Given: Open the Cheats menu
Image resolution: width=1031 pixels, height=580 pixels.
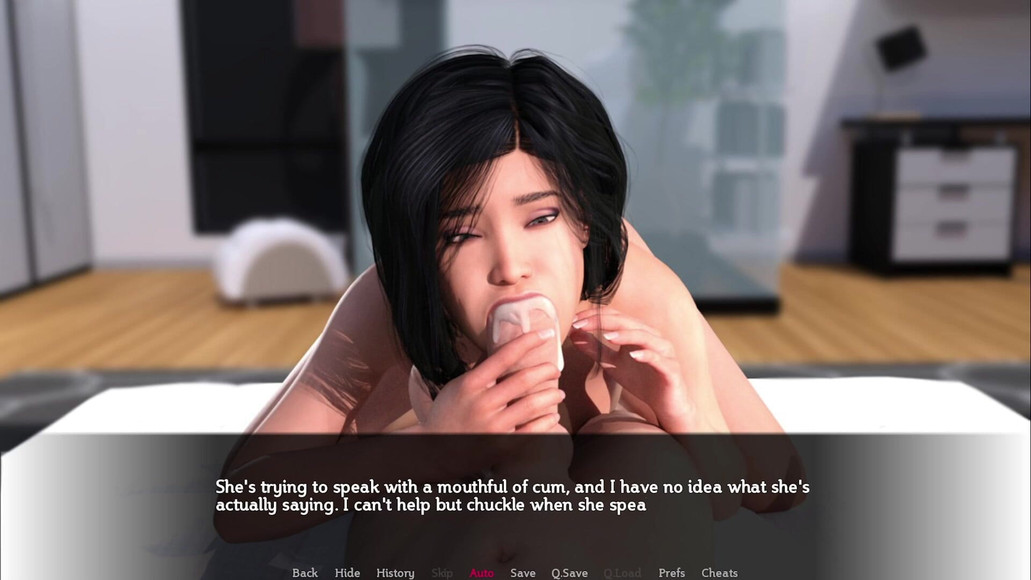Looking at the screenshot, I should pos(719,573).
